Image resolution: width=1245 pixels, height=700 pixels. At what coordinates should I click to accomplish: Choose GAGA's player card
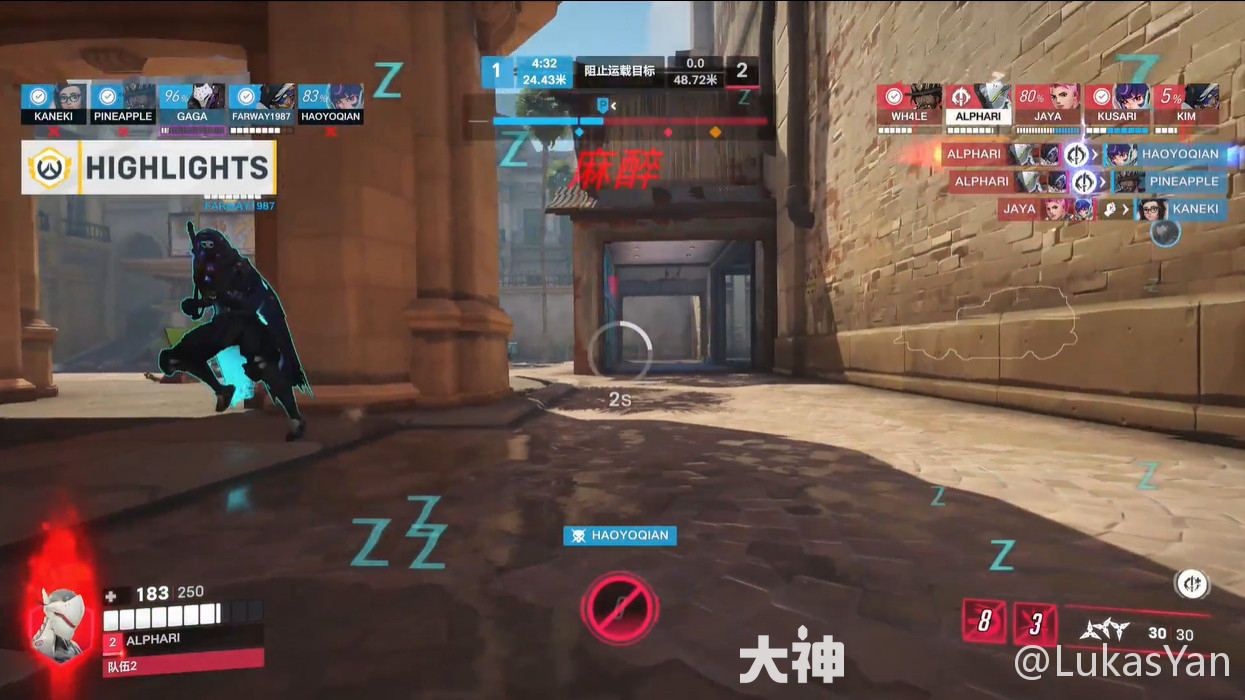coord(192,104)
